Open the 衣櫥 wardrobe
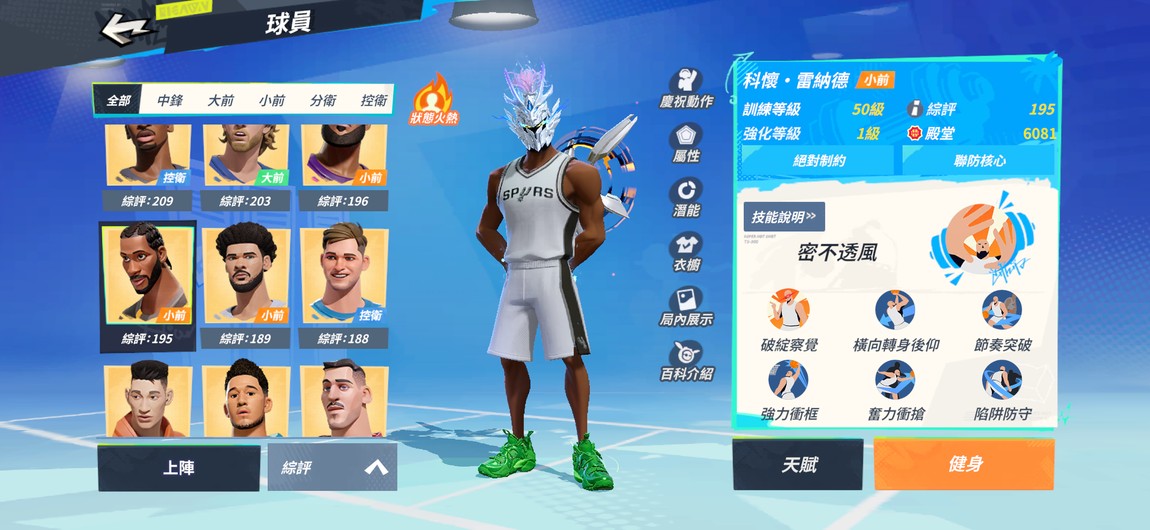The image size is (1150, 530). (686, 253)
